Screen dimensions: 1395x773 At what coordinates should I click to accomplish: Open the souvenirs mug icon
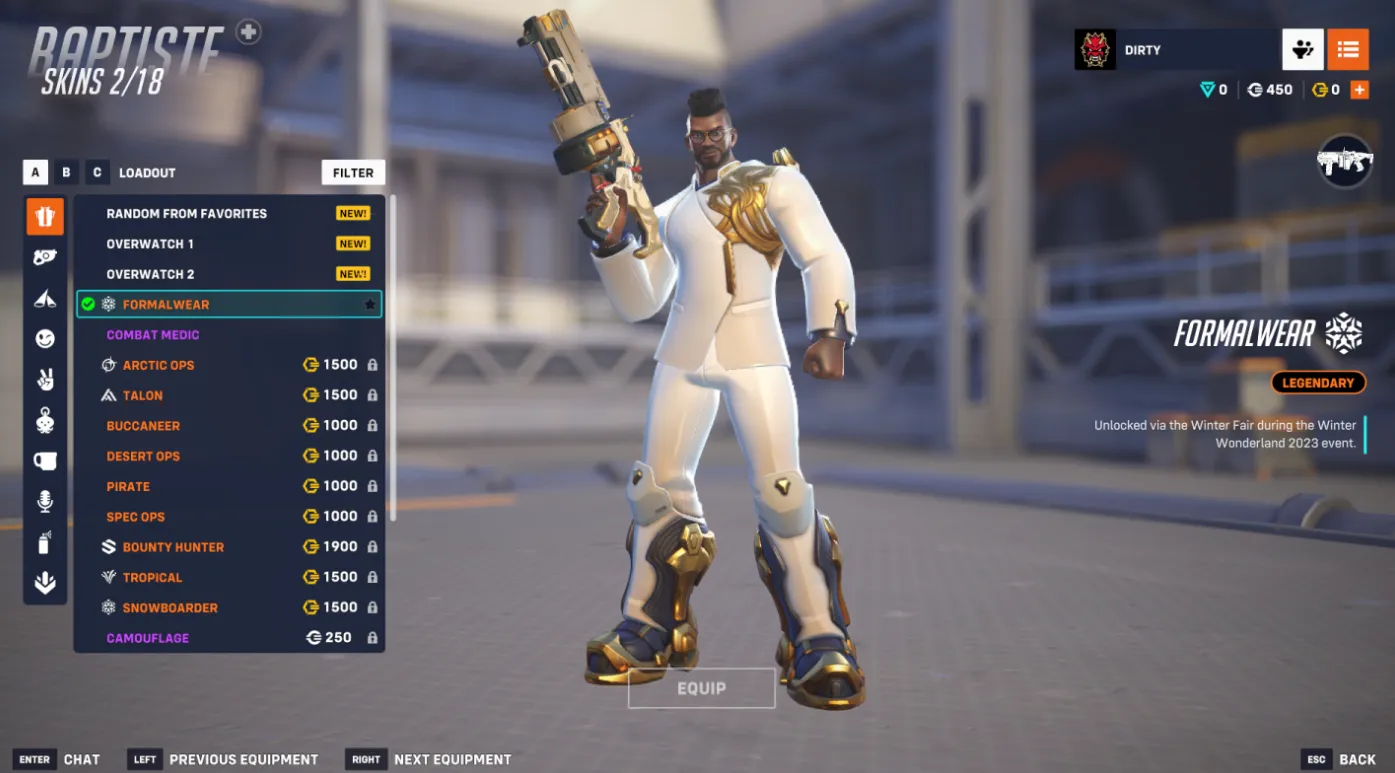click(44, 461)
